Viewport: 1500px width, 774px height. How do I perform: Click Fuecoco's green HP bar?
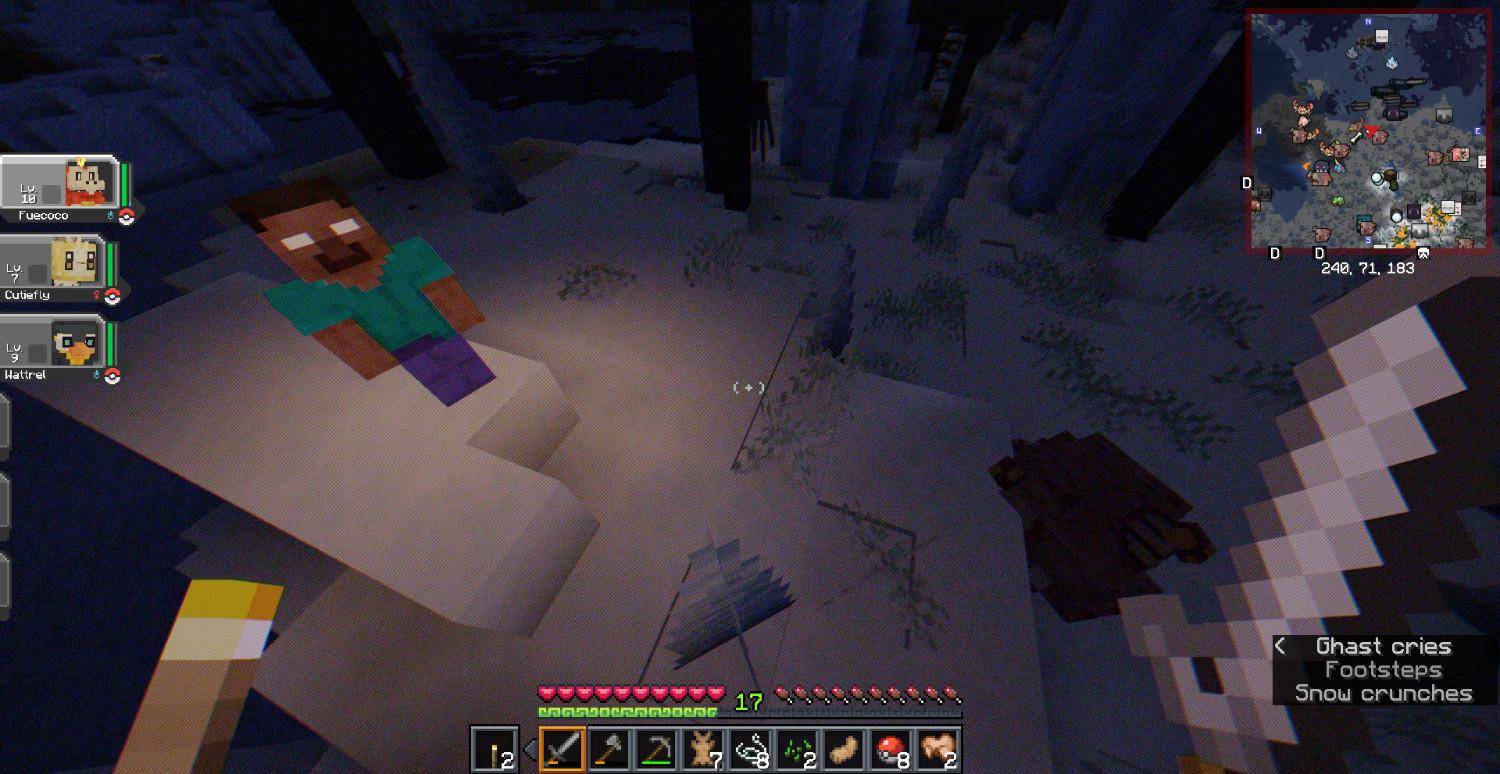[x=124, y=184]
